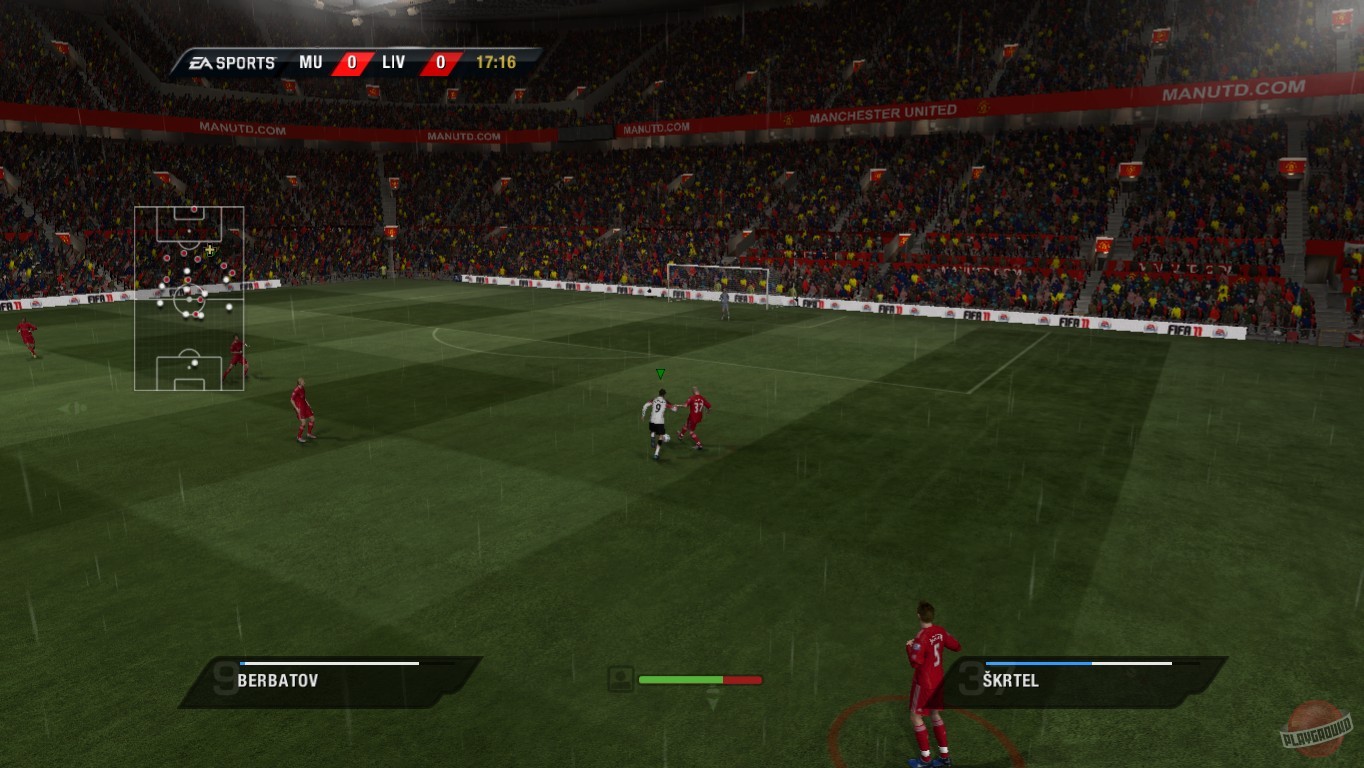The height and width of the screenshot is (768, 1364).
Task: Toggle Škrtel's stamina bar
Action: click(x=1078, y=662)
